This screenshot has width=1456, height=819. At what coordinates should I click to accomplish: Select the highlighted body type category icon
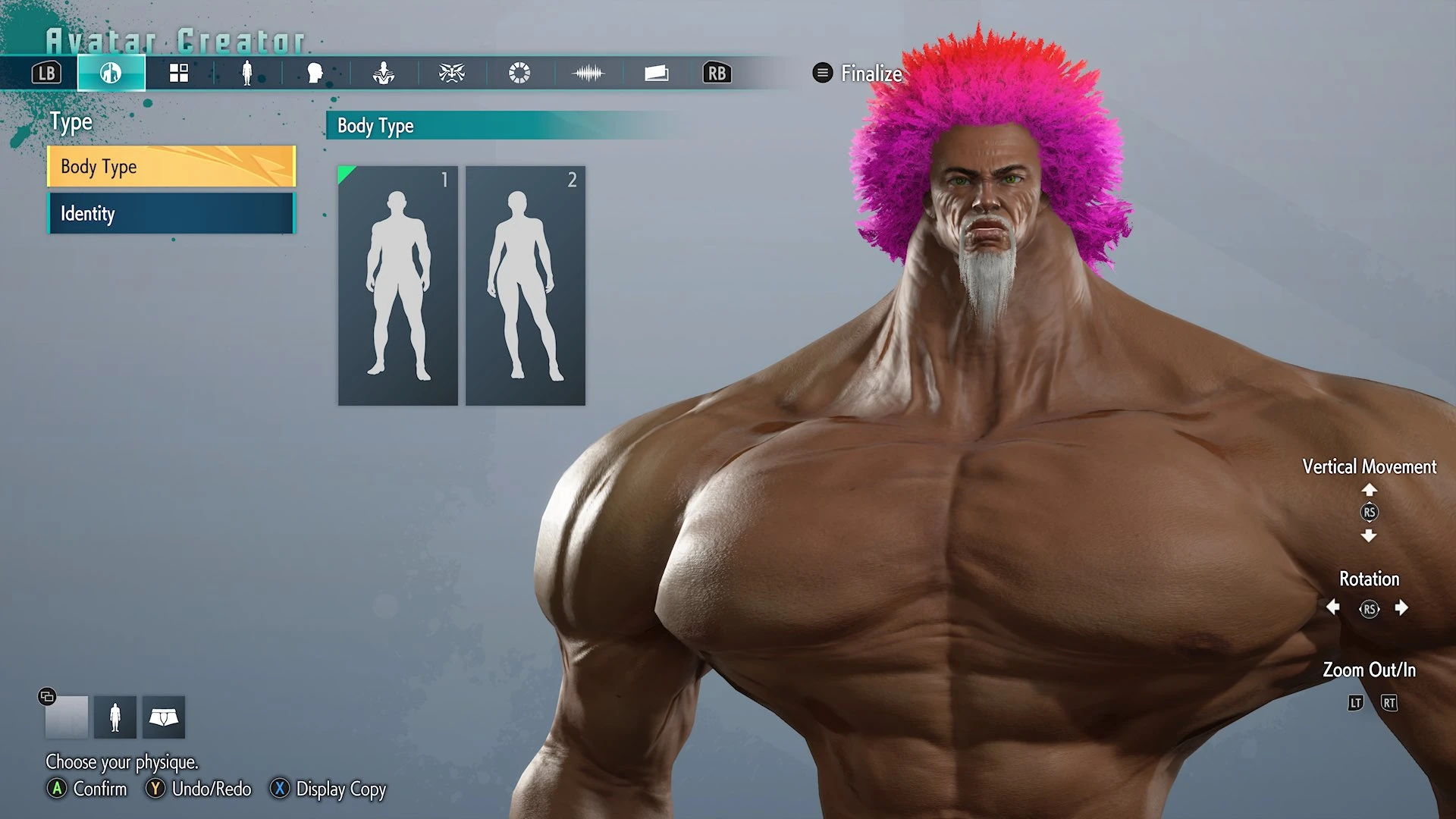pyautogui.click(x=111, y=74)
